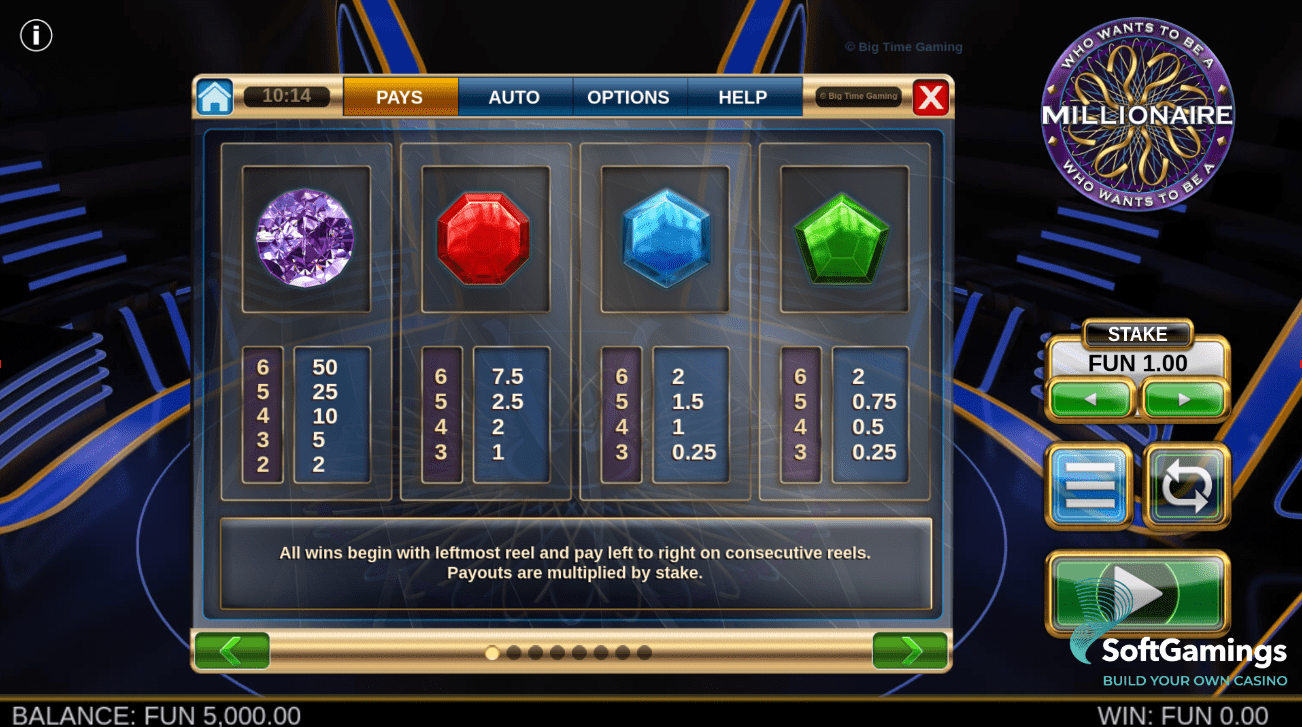Go to the home screen icon

[x=215, y=97]
